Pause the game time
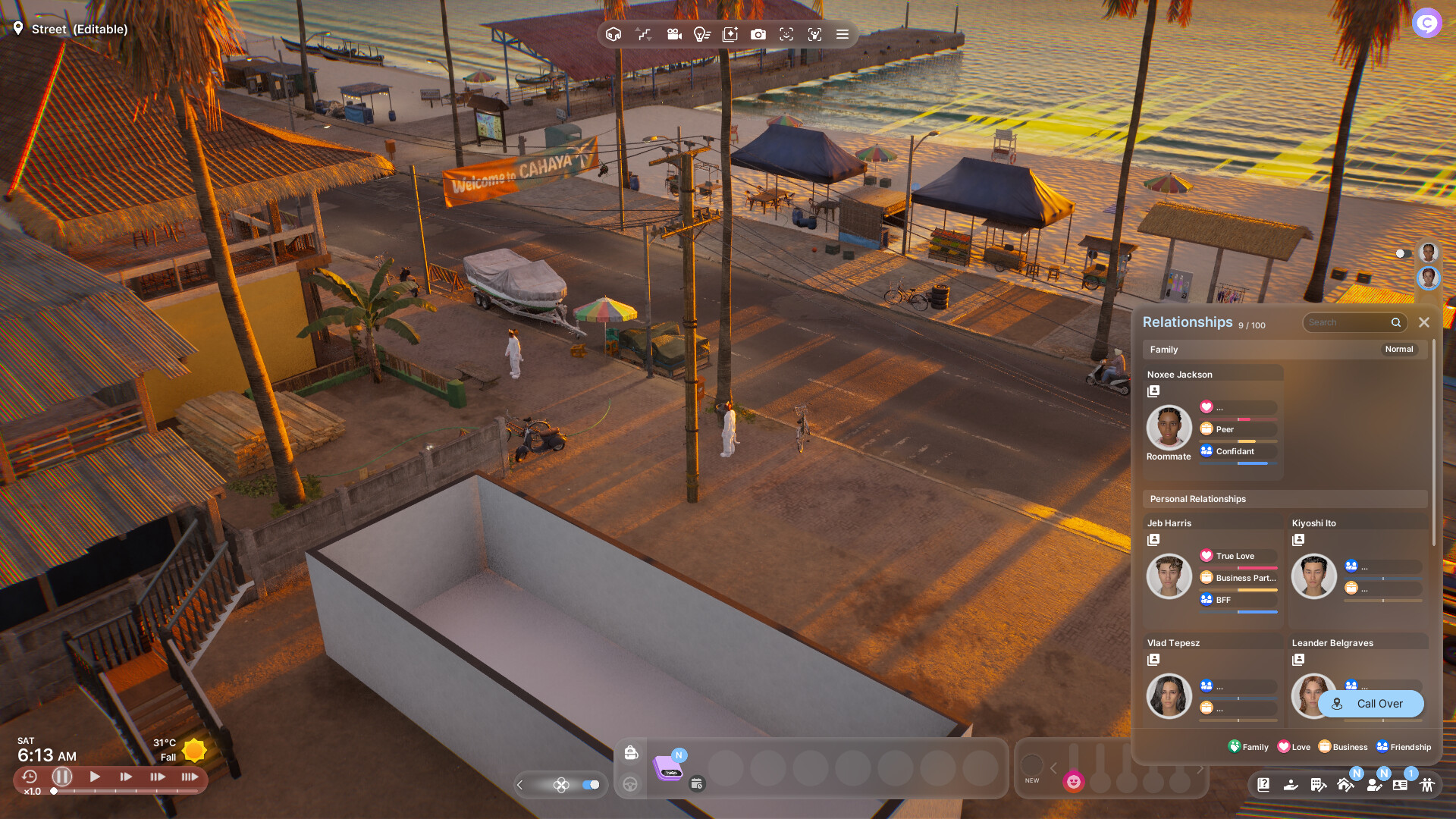1456x819 pixels. click(62, 777)
